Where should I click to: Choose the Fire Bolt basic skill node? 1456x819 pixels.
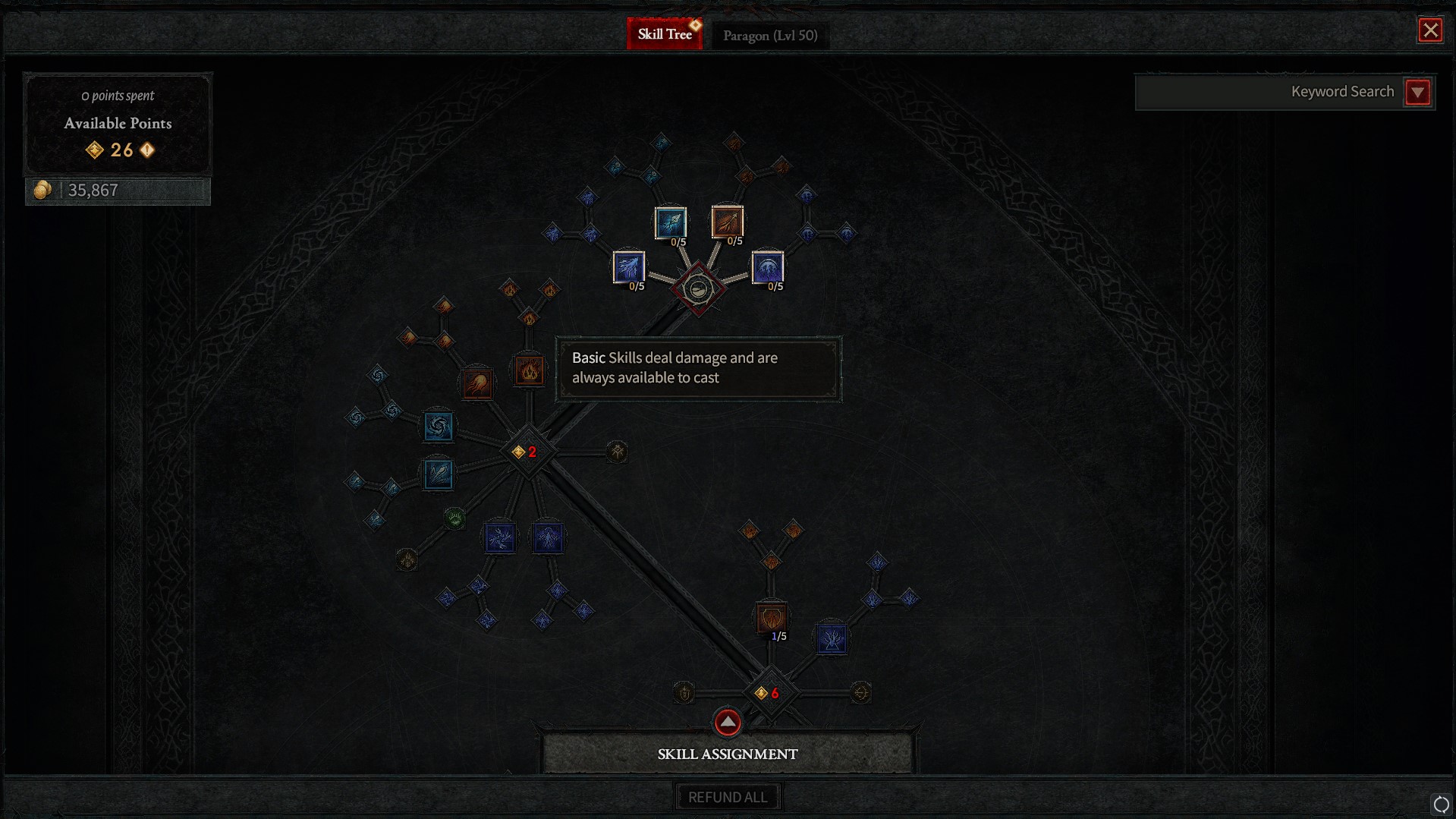(727, 222)
